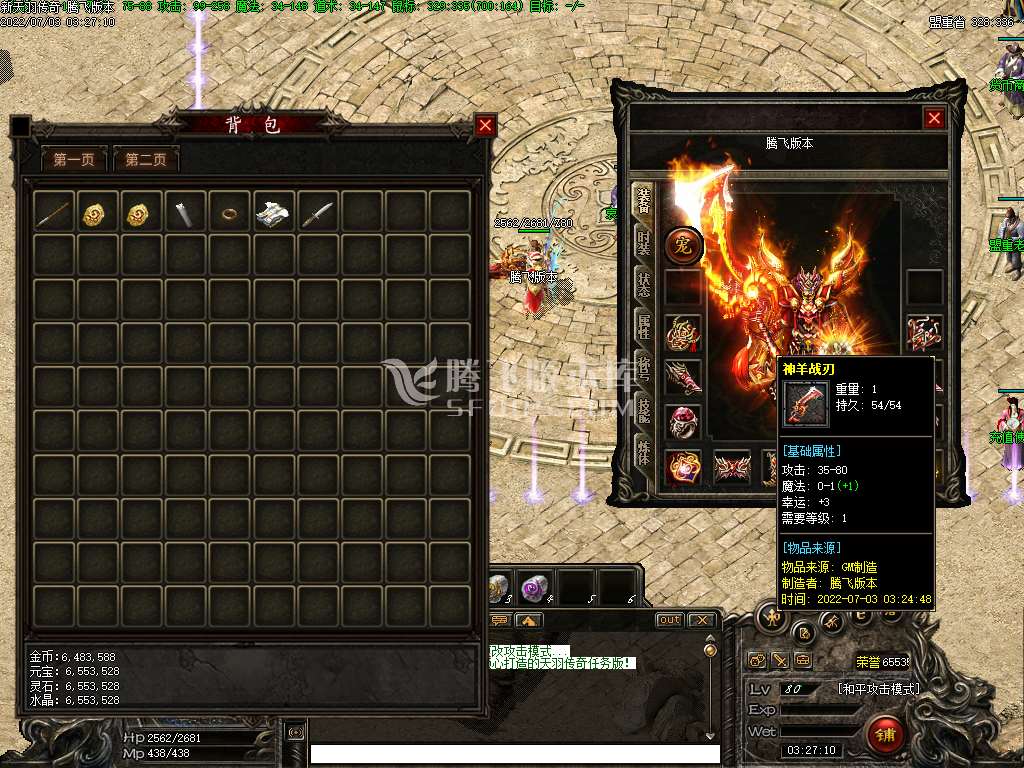Screen dimensions: 1024x768
Task: Select the dagger item in the backpack
Action: click(317, 212)
